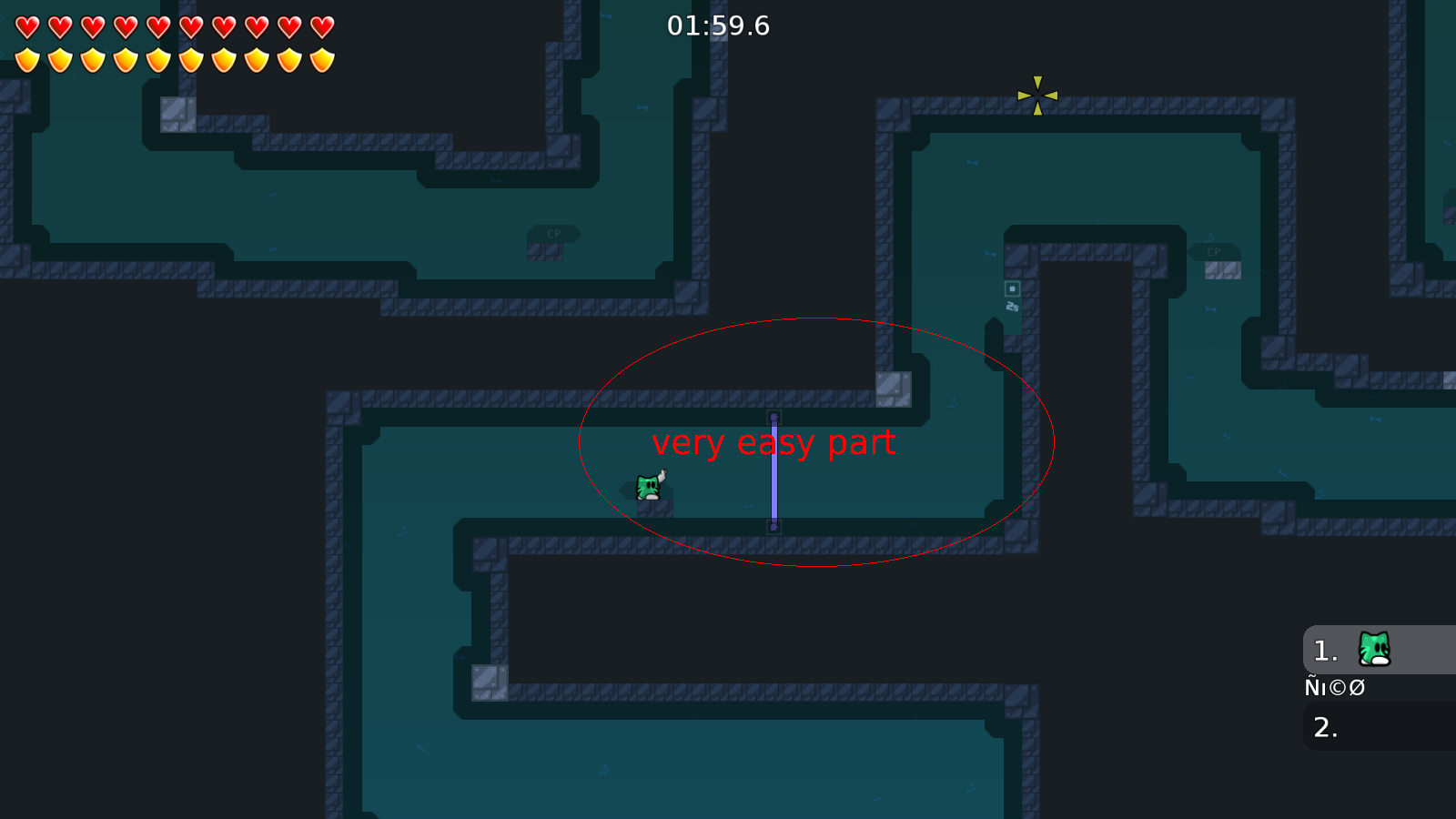The width and height of the screenshot is (1456, 819).
Task: Select the first red heart in the health bar
Action: (25, 25)
